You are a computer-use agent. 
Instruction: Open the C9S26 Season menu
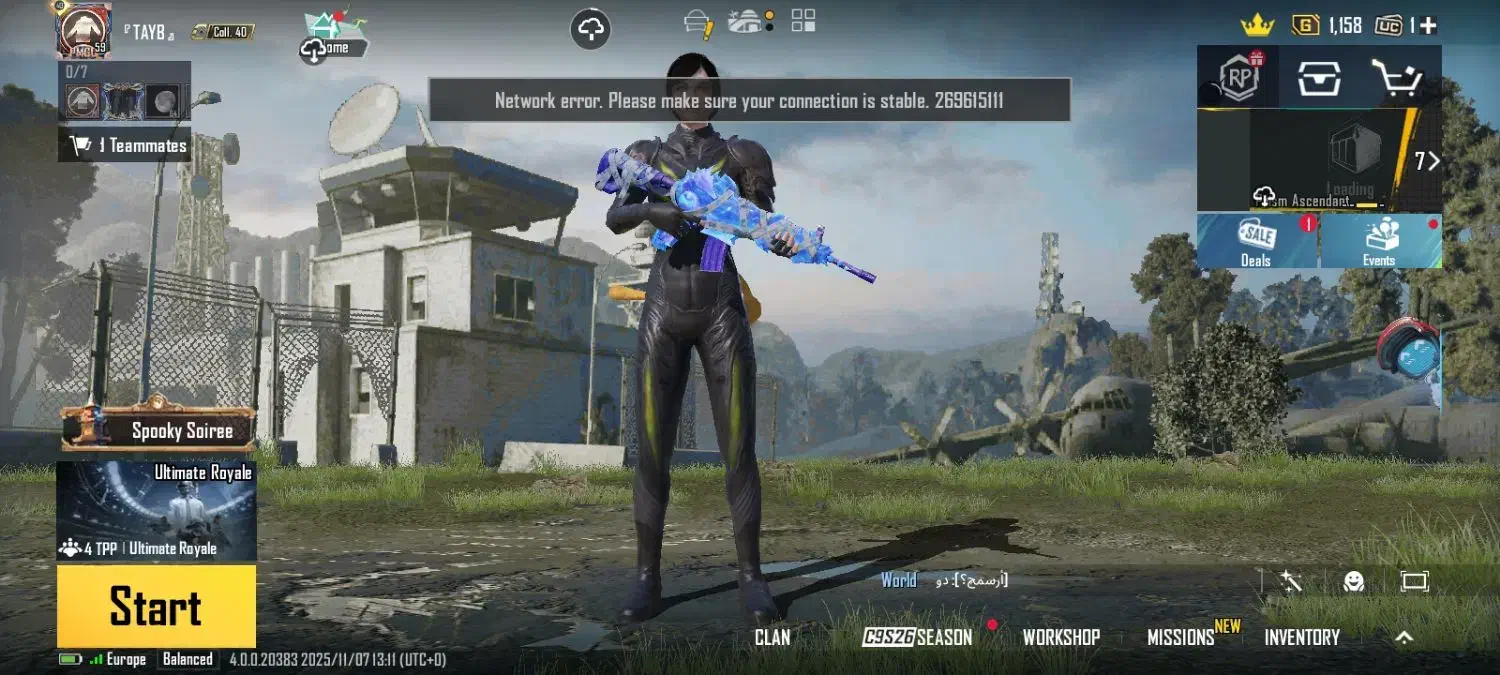pos(917,637)
